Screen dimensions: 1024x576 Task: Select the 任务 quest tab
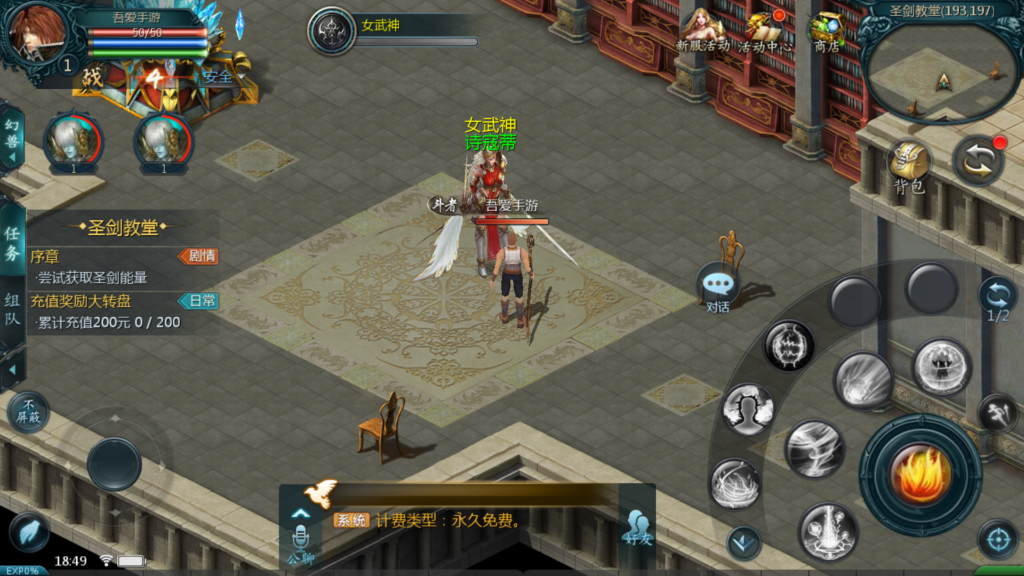tap(12, 243)
